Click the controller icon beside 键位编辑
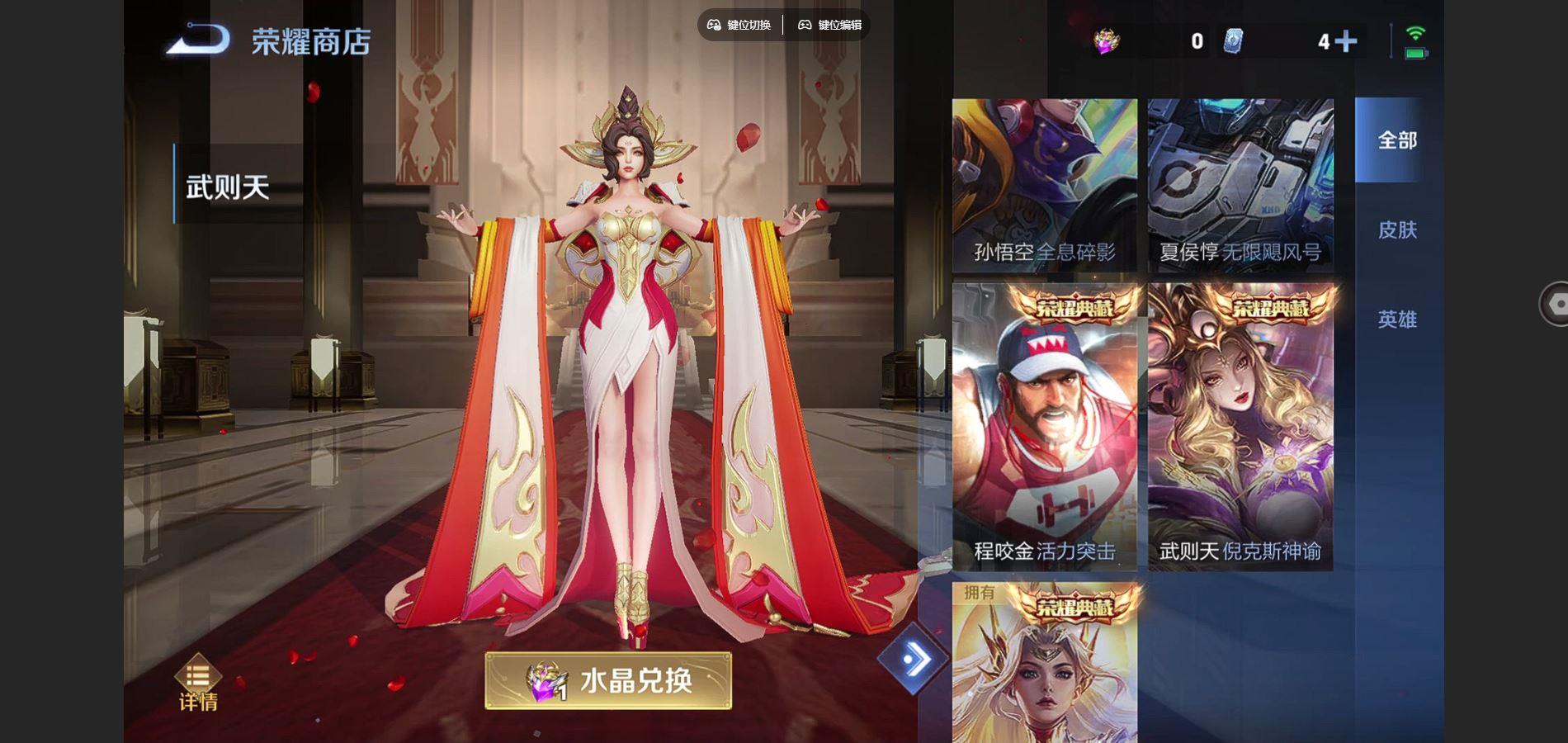The width and height of the screenshot is (1568, 743). (x=805, y=26)
